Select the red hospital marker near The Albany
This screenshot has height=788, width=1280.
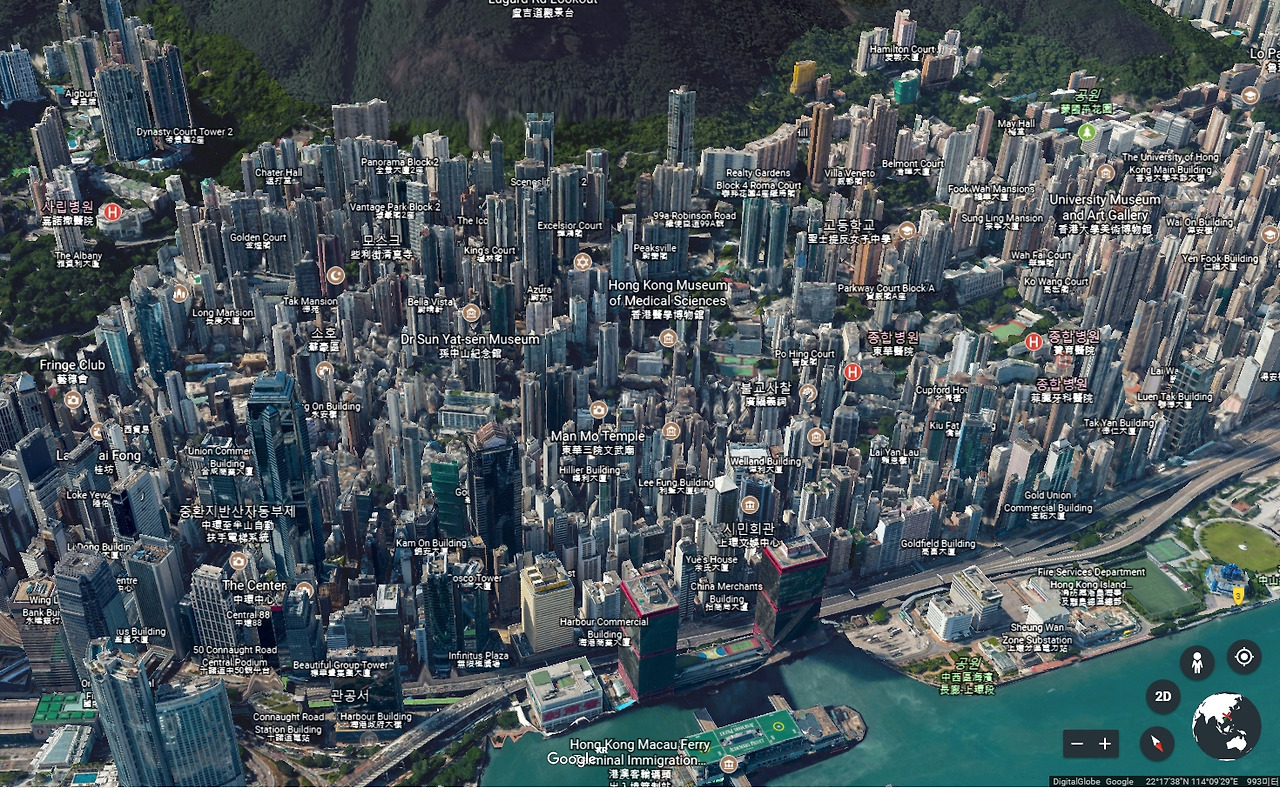[113, 212]
